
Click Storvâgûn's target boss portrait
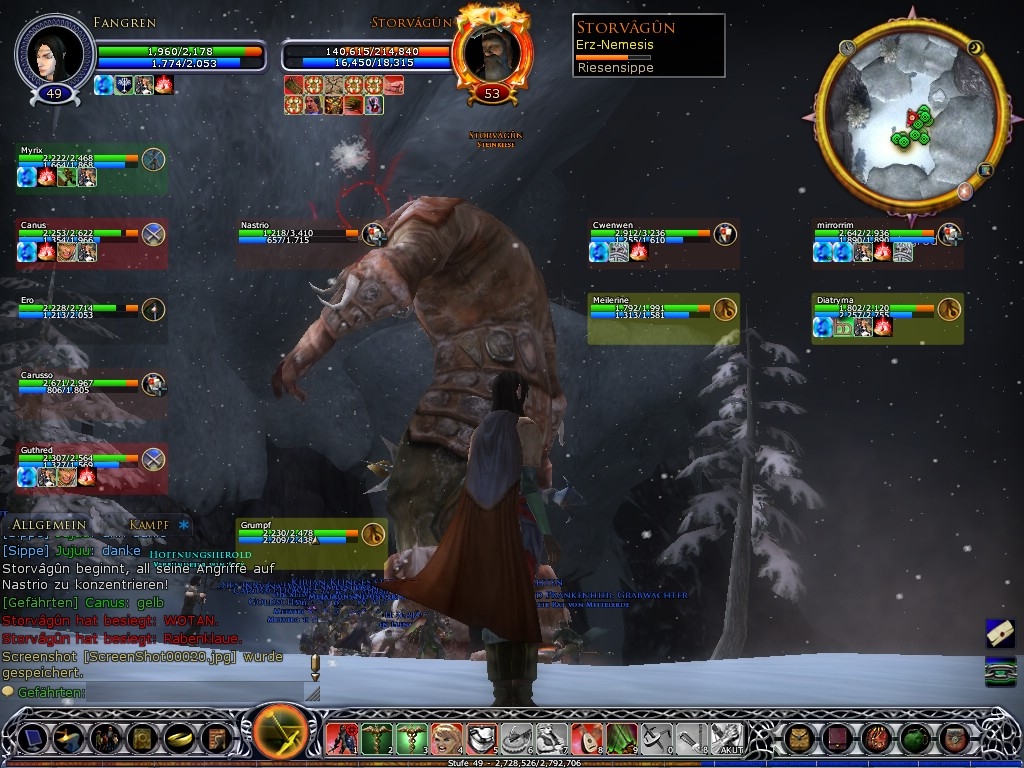click(491, 55)
